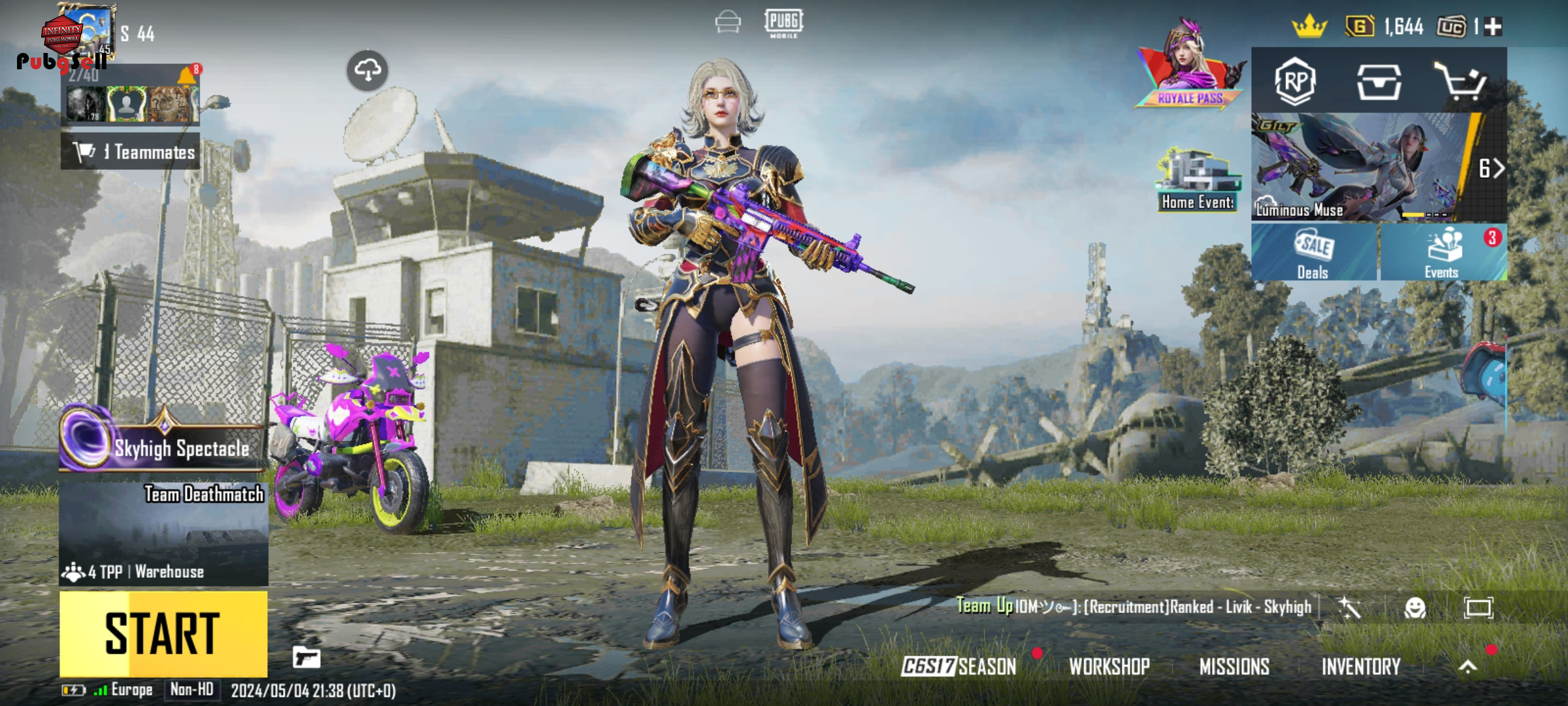
Task: Open the Events tile
Action: coord(1443,254)
